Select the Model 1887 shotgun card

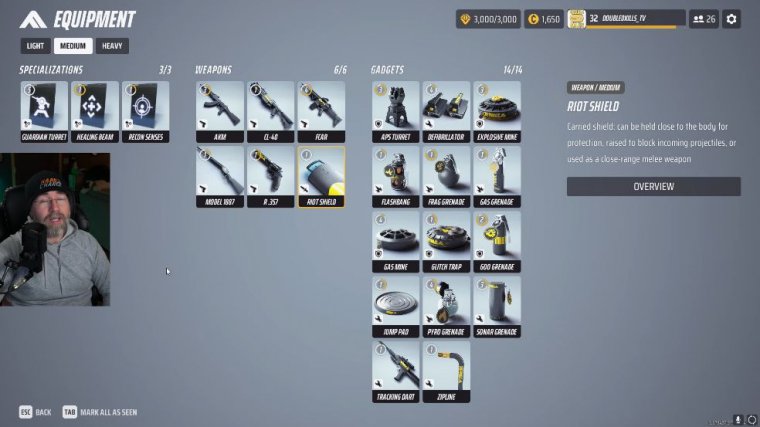220,177
